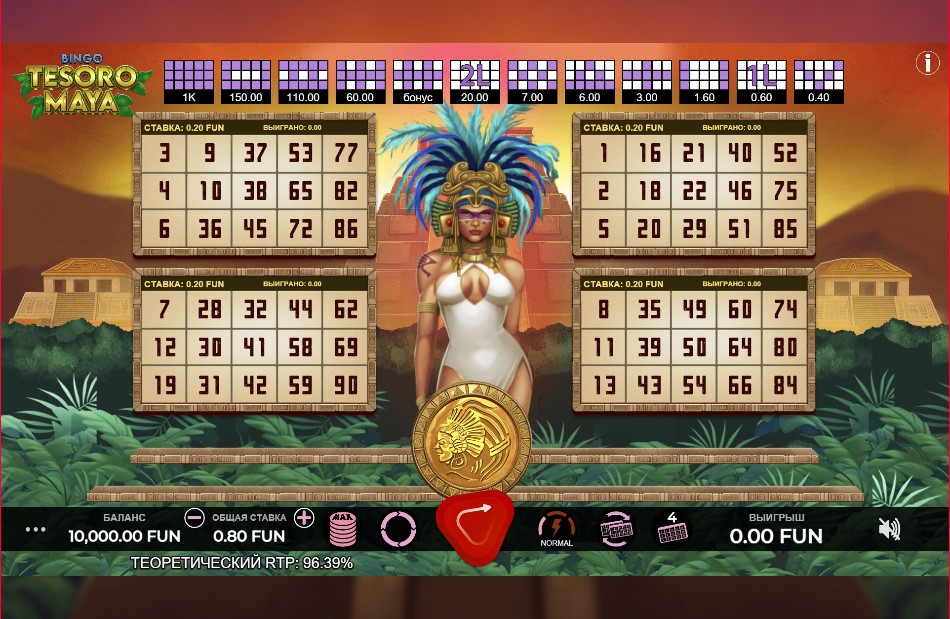Image resolution: width=950 pixels, height=619 pixels.
Task: Decrease total bet with minus button
Action: [194, 518]
